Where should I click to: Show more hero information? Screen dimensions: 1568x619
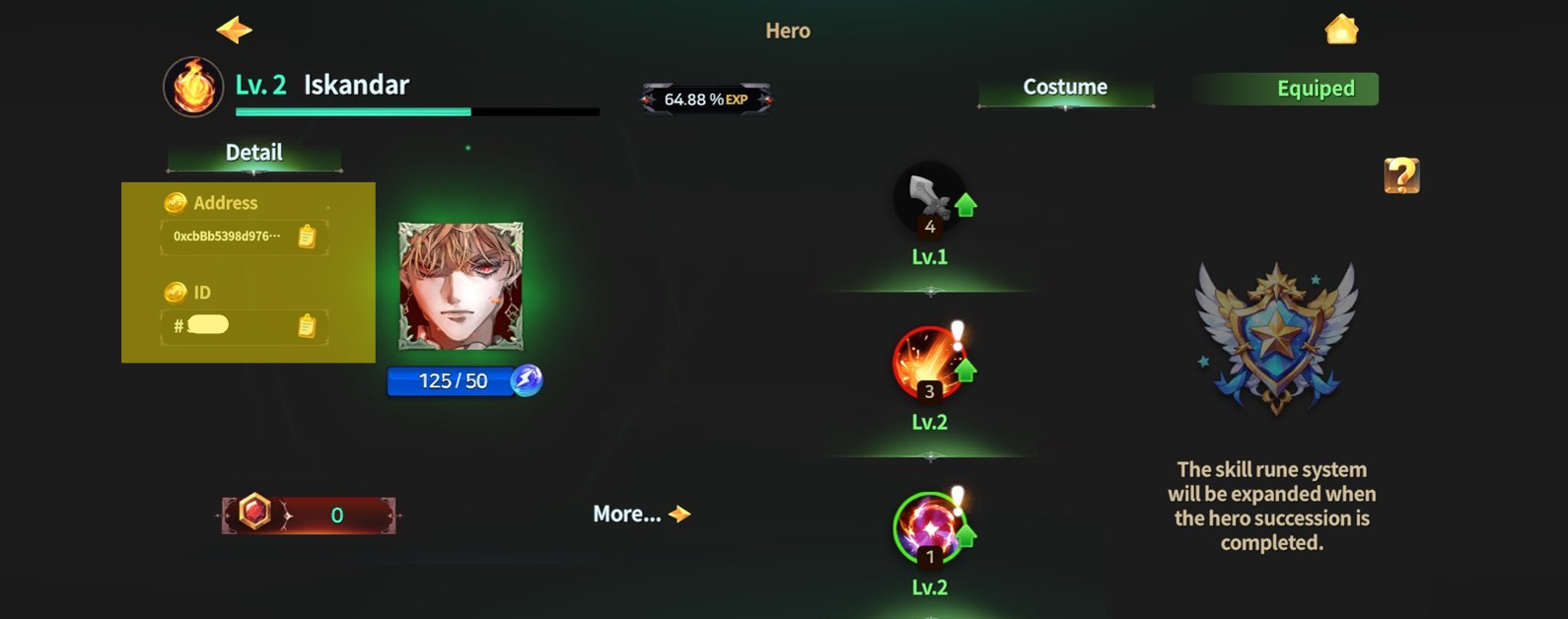click(641, 514)
